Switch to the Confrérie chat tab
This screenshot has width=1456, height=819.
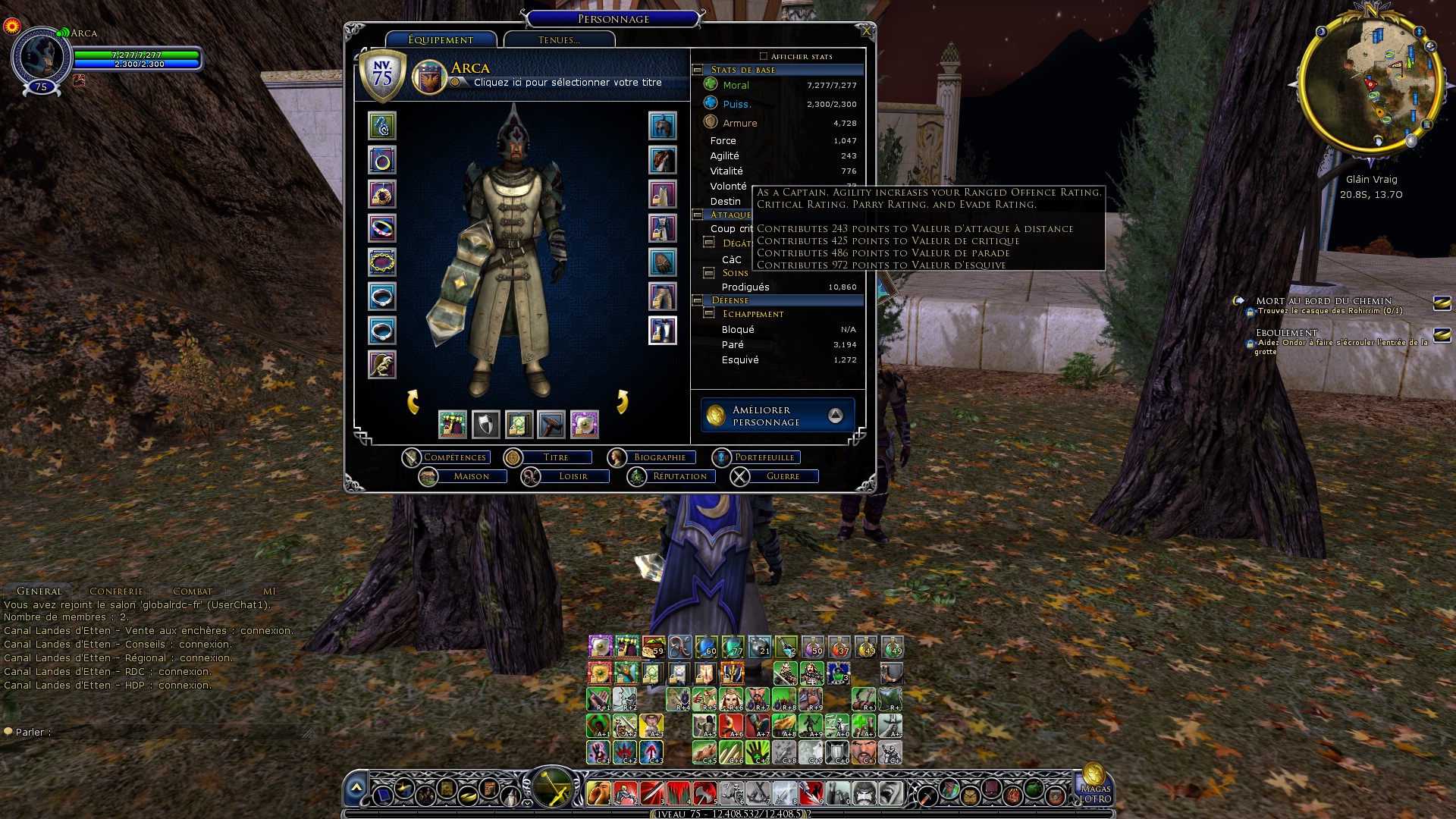116,591
